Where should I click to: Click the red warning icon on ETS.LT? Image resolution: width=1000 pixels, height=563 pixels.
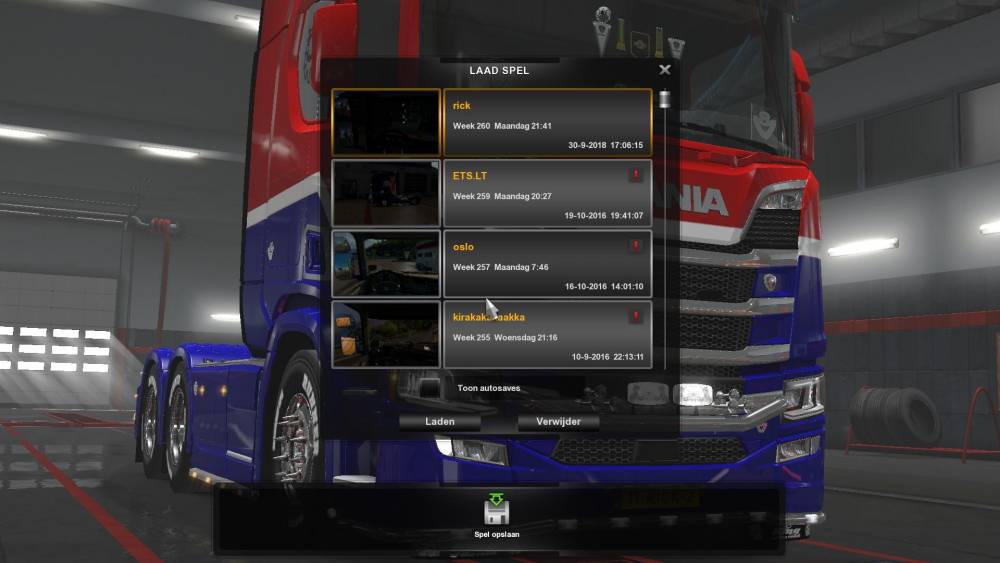[x=634, y=175]
